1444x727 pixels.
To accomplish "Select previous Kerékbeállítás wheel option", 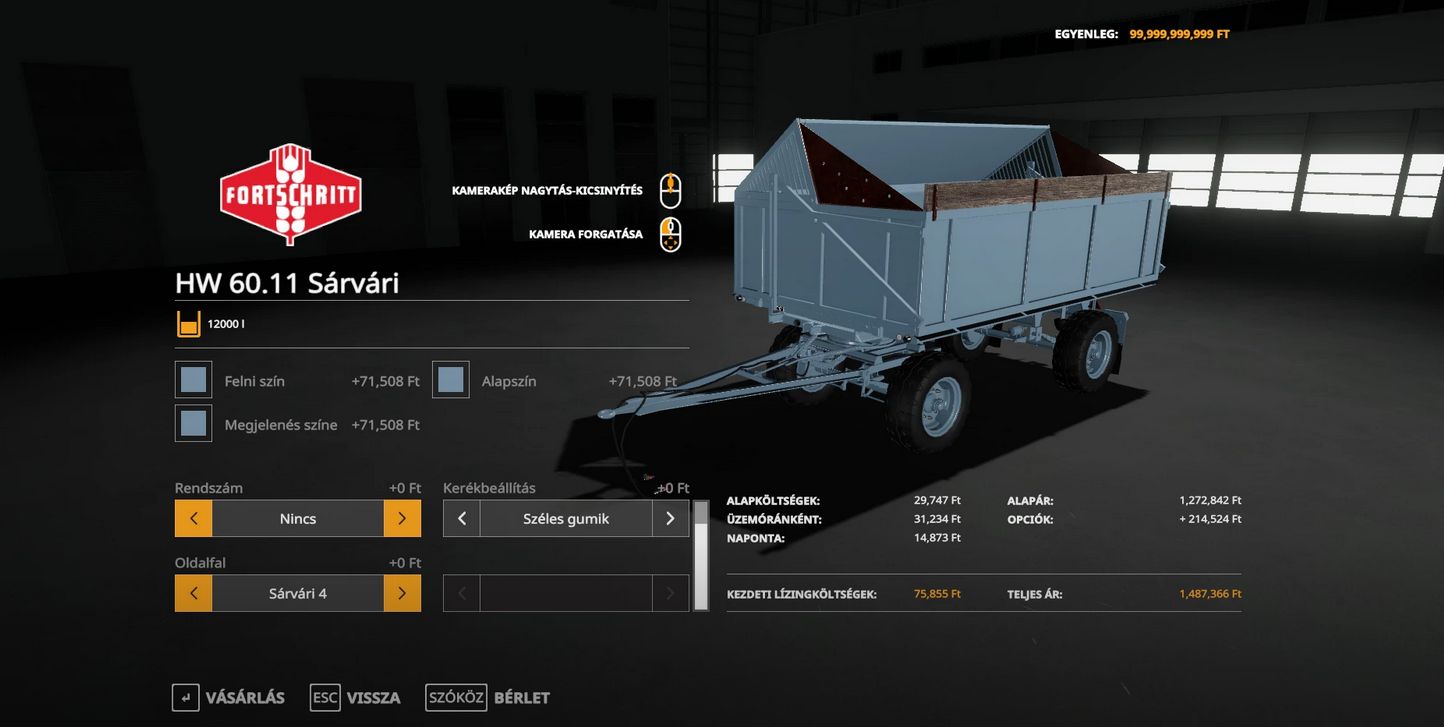I will pyautogui.click(x=462, y=519).
